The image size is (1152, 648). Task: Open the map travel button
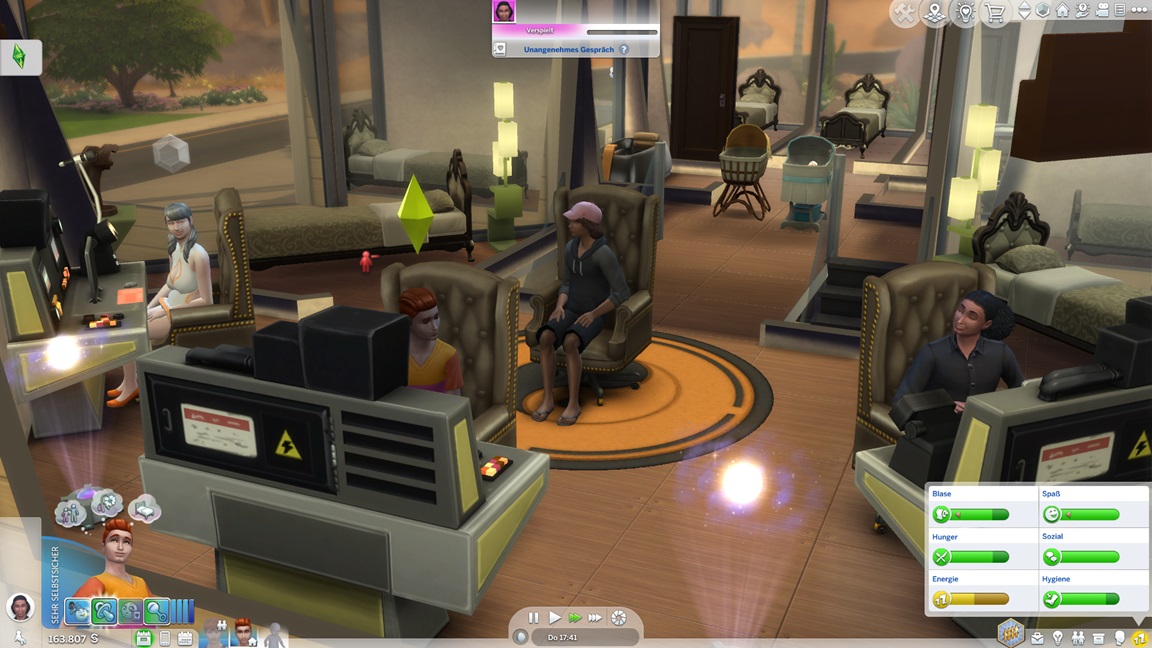point(935,13)
